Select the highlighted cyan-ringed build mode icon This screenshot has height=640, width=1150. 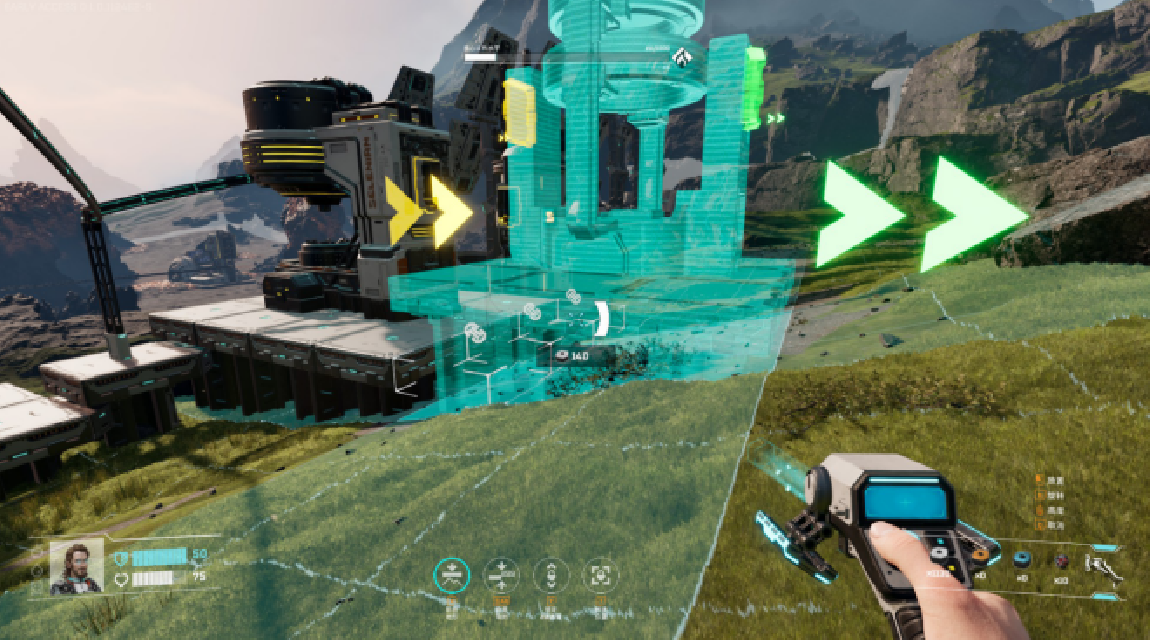452,575
